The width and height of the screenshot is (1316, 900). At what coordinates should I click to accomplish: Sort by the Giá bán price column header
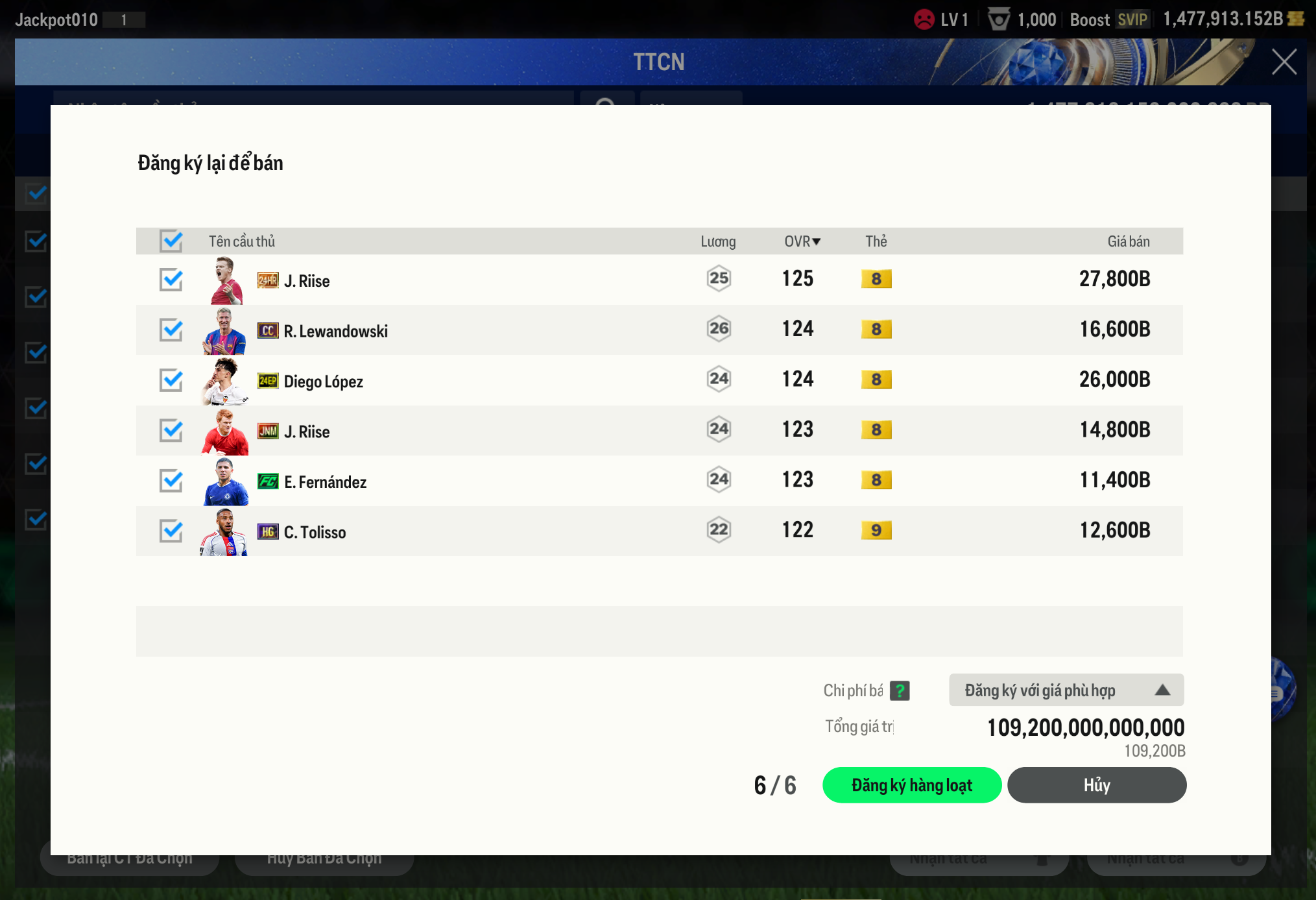[x=1128, y=241]
